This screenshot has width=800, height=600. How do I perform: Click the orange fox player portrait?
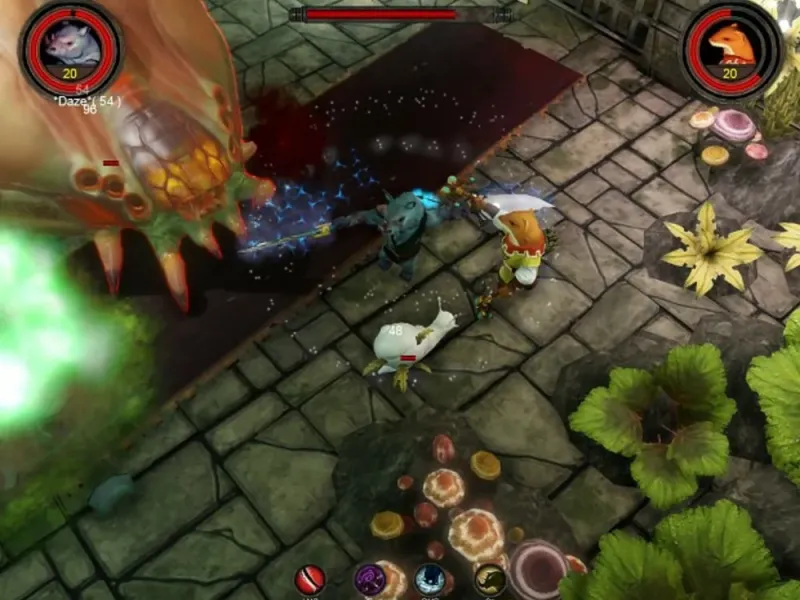coord(732,46)
